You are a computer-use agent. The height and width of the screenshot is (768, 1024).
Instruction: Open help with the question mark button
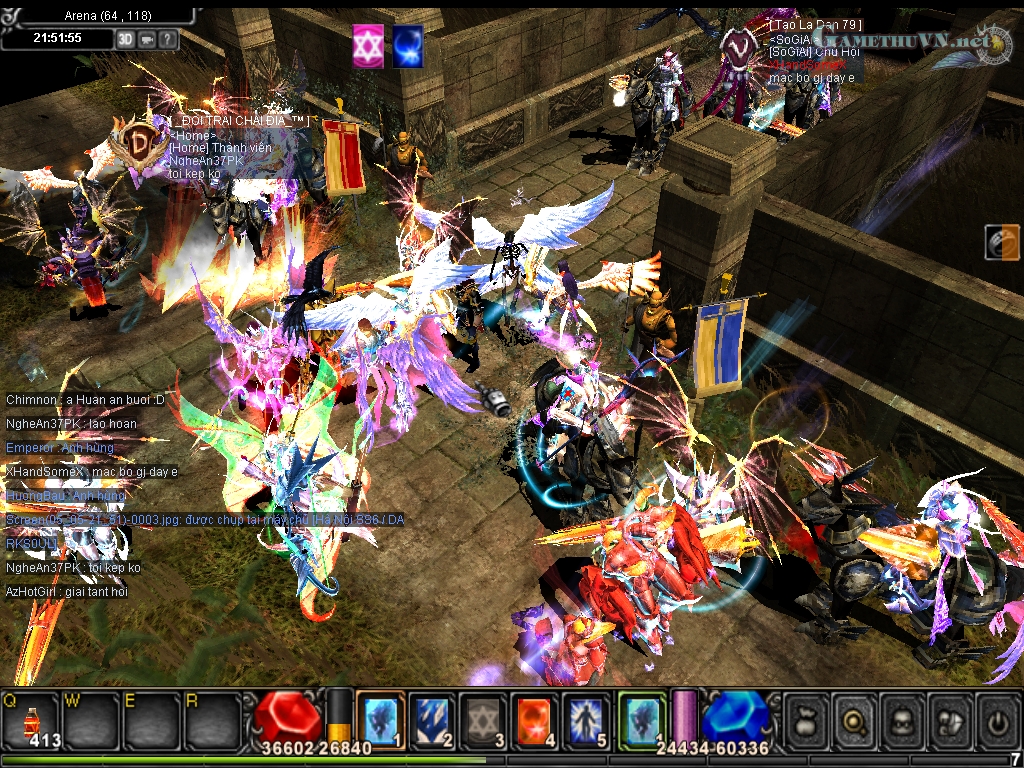coord(167,39)
